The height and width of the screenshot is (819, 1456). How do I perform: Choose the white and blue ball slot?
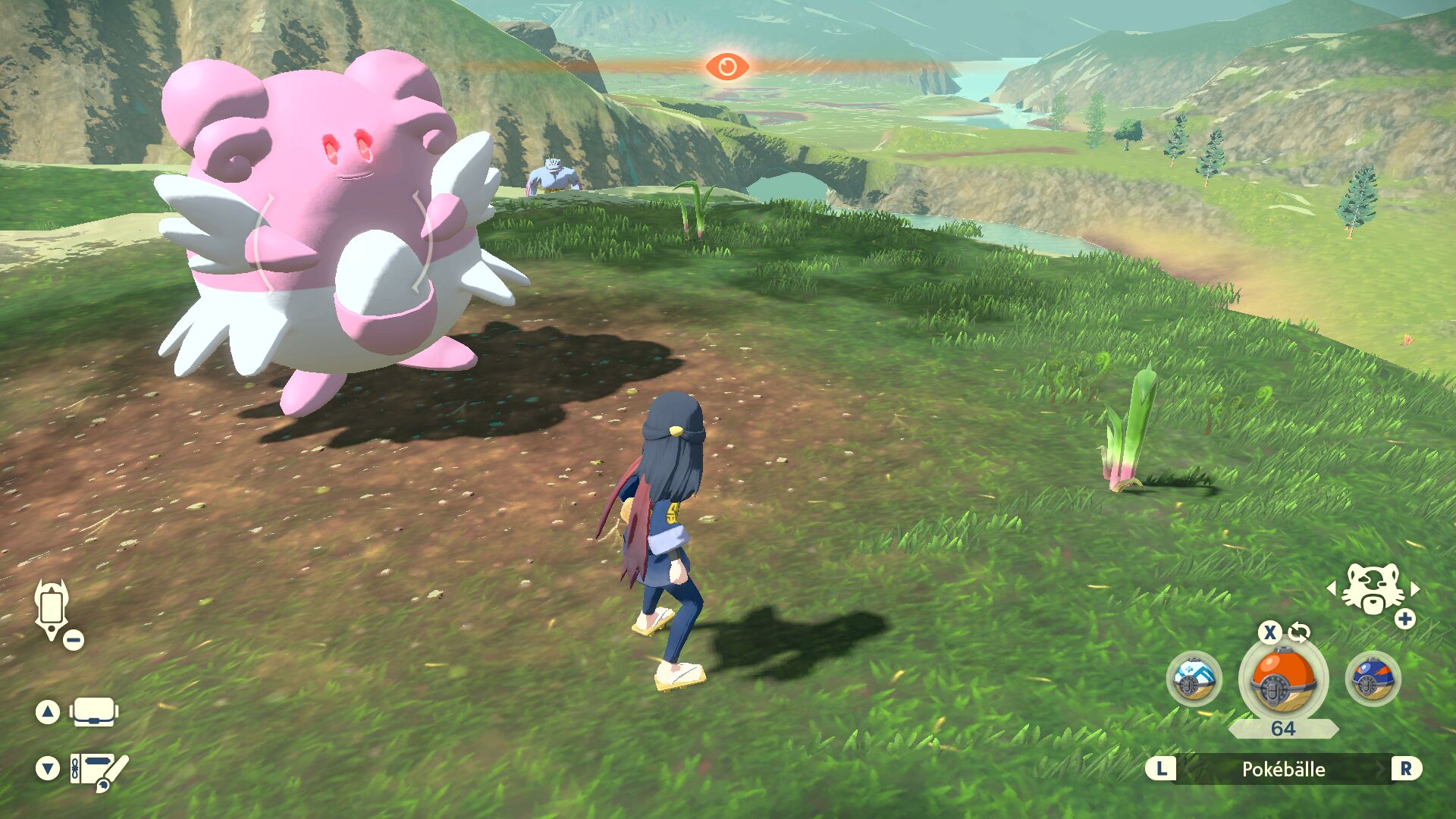(1194, 679)
